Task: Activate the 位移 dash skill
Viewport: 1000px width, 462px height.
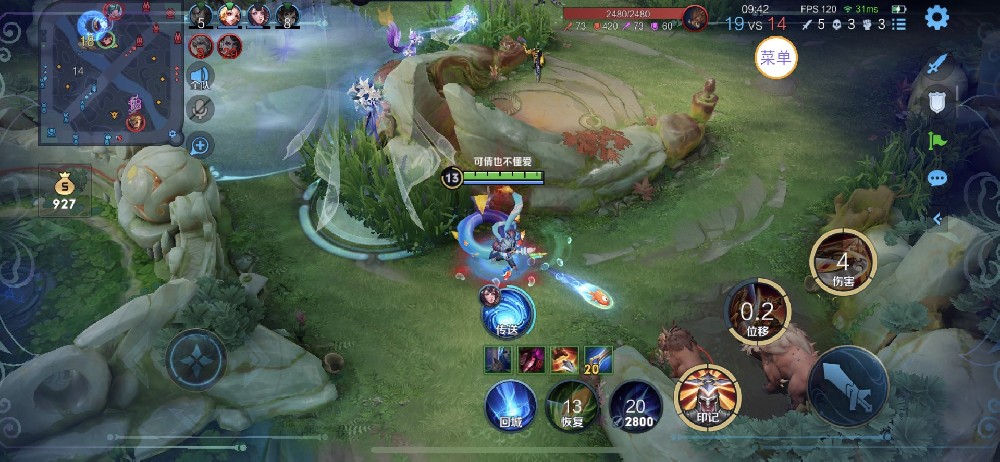Action: tap(756, 312)
